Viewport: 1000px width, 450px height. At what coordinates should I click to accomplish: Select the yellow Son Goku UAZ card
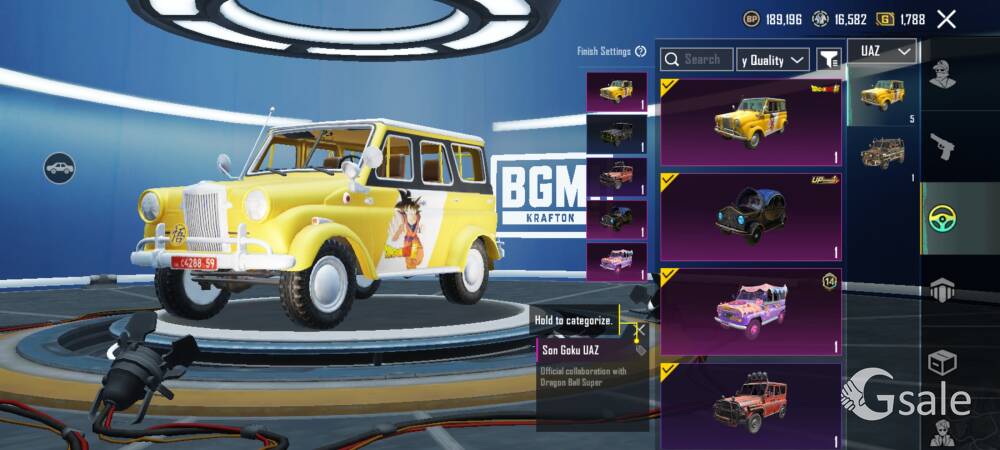click(x=750, y=122)
